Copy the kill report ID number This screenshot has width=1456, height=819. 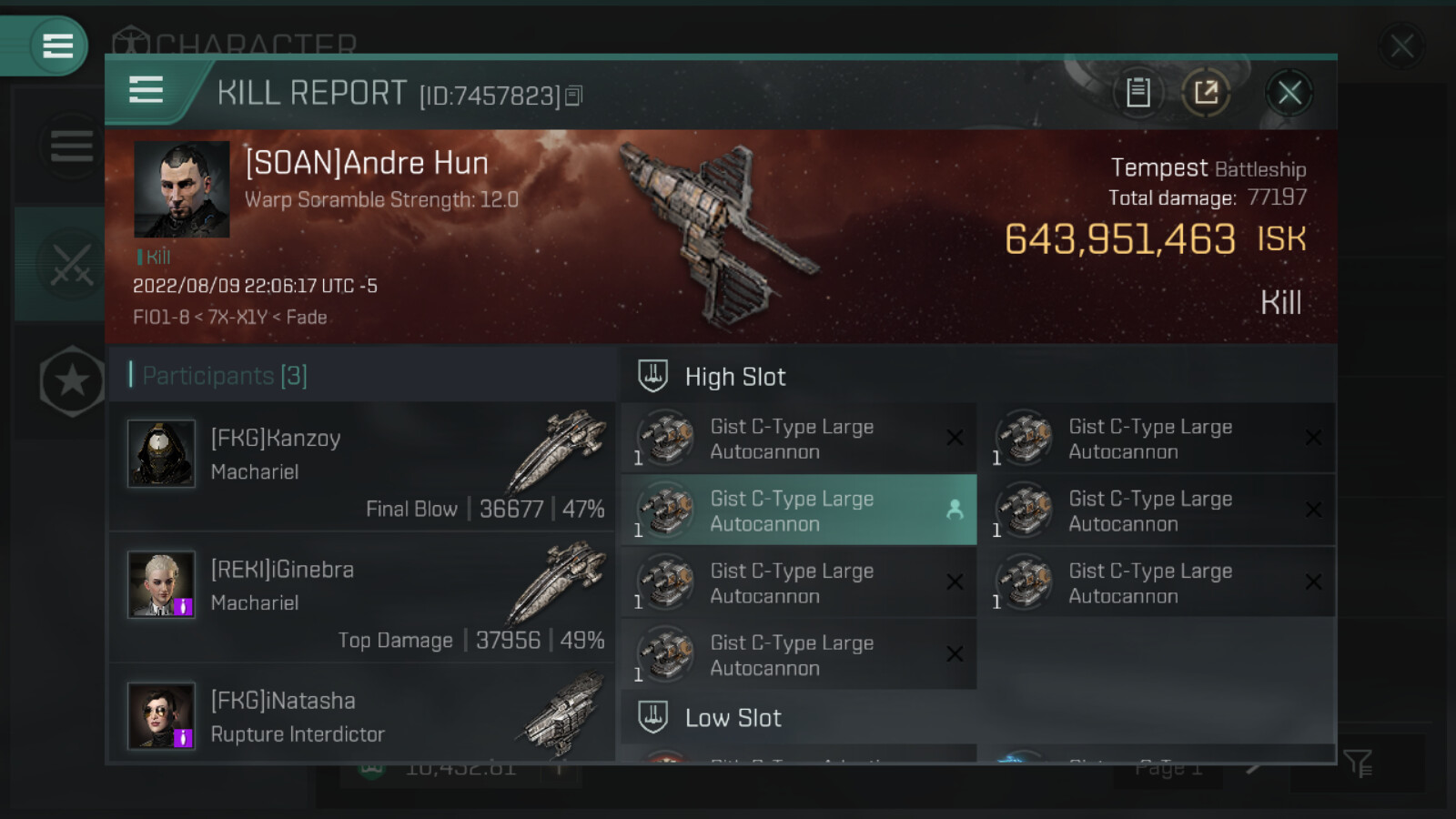click(573, 96)
